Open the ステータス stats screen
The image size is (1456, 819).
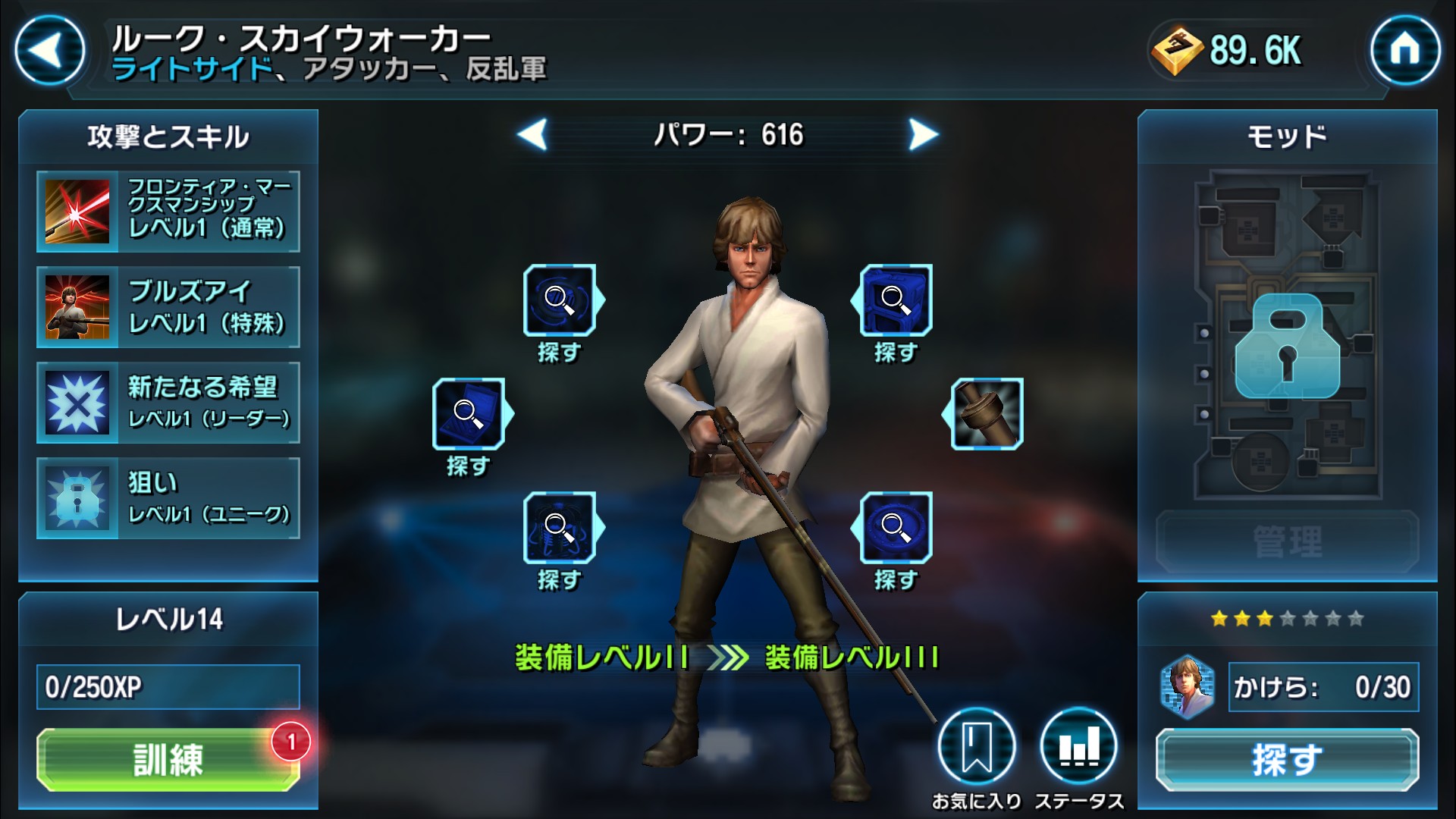pos(1078,746)
